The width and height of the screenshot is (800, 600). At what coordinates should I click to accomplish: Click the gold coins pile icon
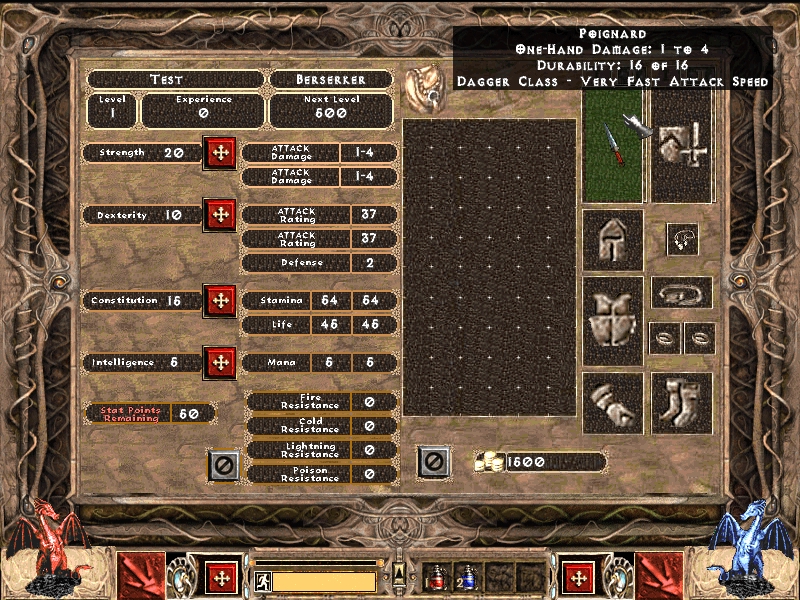point(489,462)
